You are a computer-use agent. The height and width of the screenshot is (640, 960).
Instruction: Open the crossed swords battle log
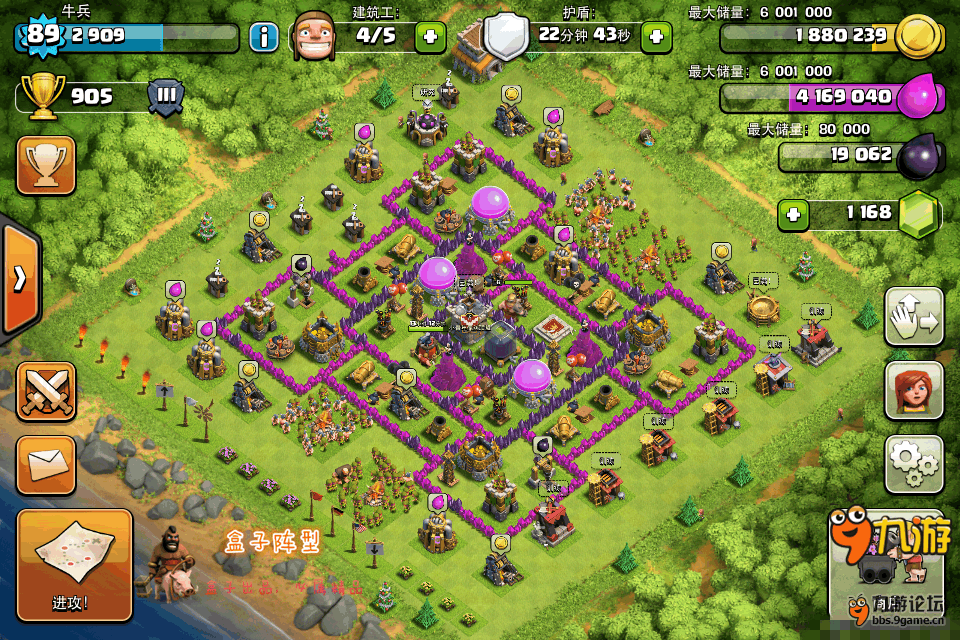tap(46, 391)
